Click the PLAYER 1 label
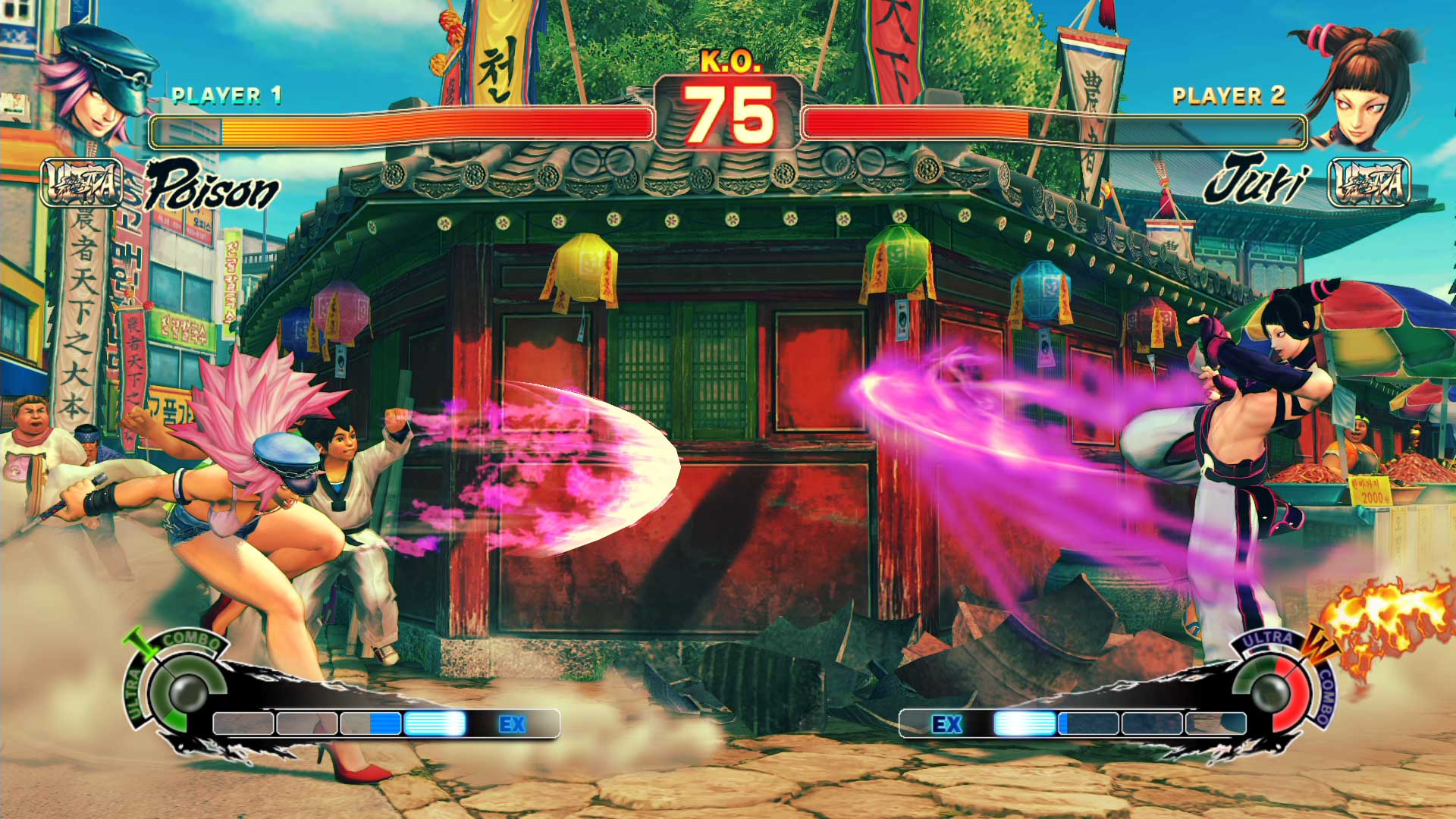 click(x=226, y=95)
